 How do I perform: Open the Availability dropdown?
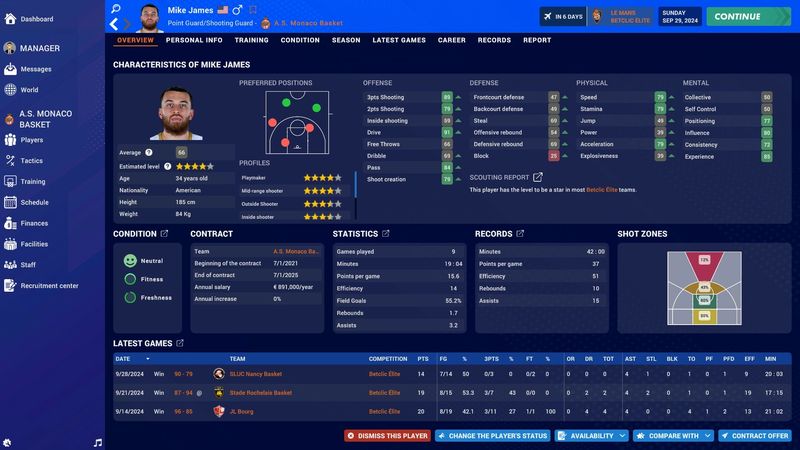click(590, 436)
